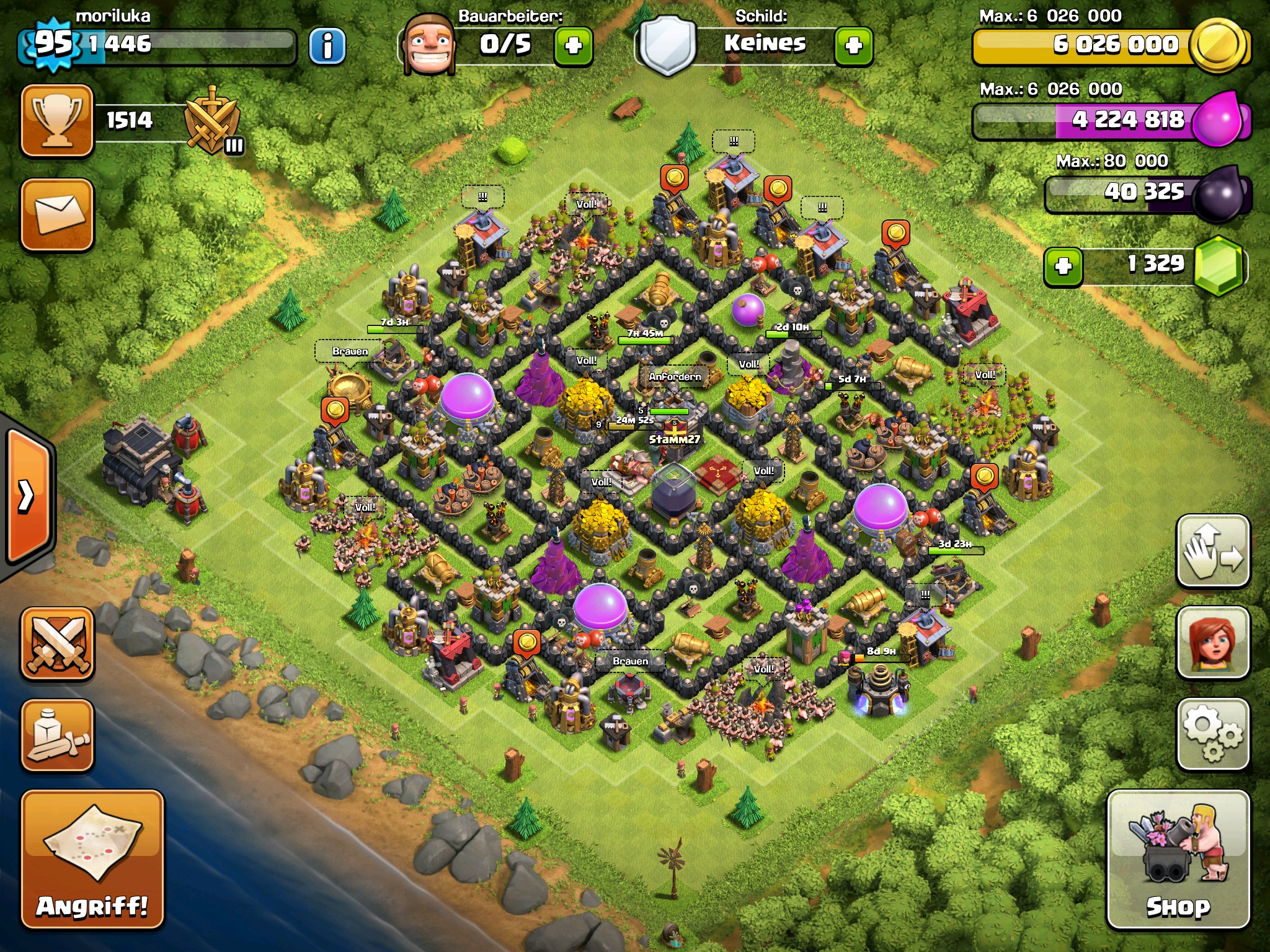This screenshot has width=1270, height=952.
Task: Show player info with the blue i button
Action: (327, 46)
